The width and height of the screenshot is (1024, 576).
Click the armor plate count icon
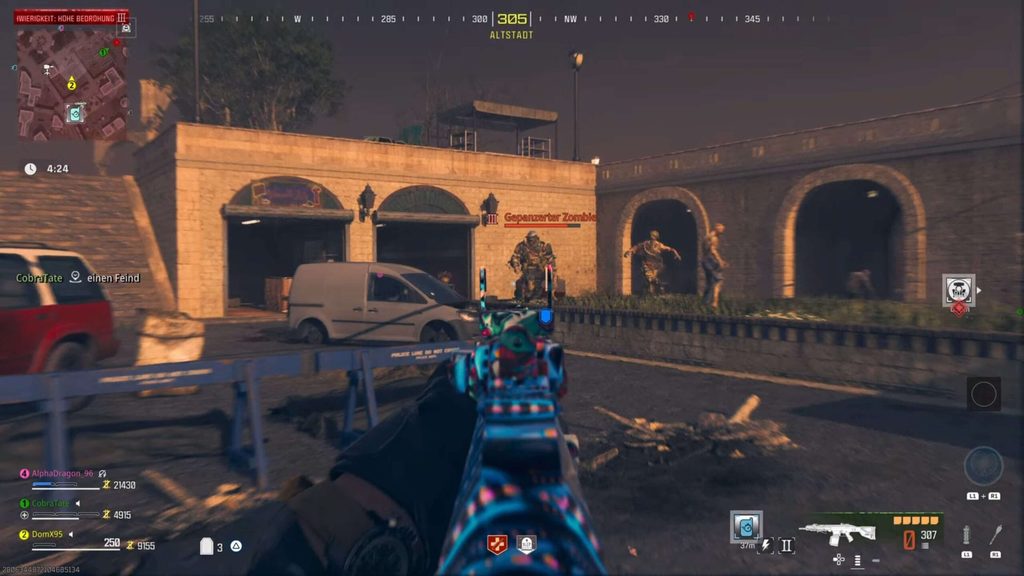click(x=208, y=546)
